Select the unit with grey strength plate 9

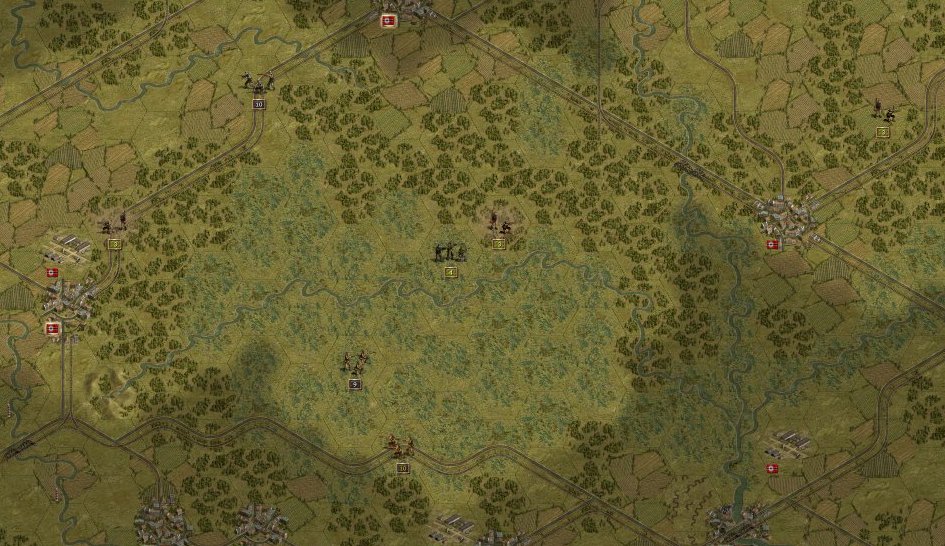click(x=355, y=364)
